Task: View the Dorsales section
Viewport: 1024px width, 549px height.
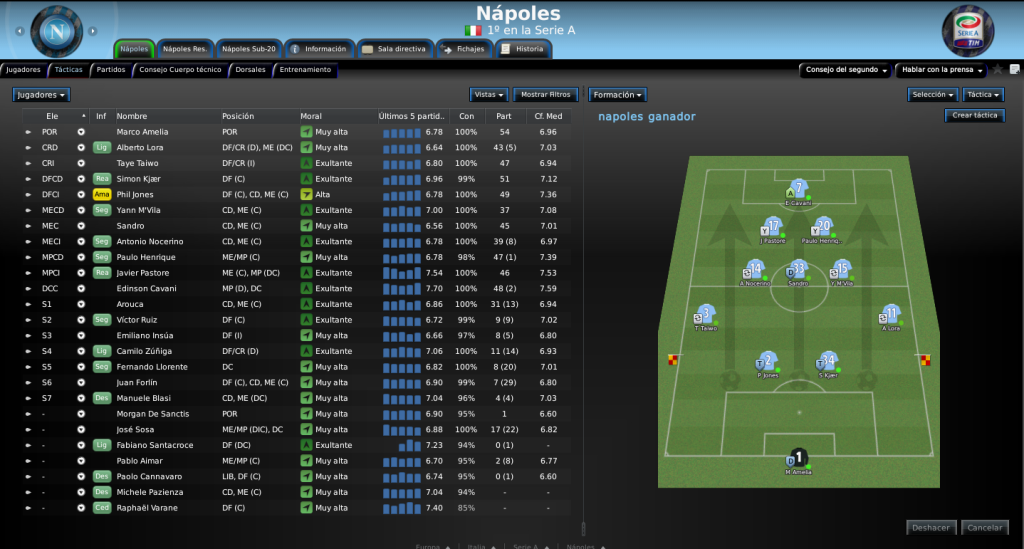Action: tap(250, 70)
